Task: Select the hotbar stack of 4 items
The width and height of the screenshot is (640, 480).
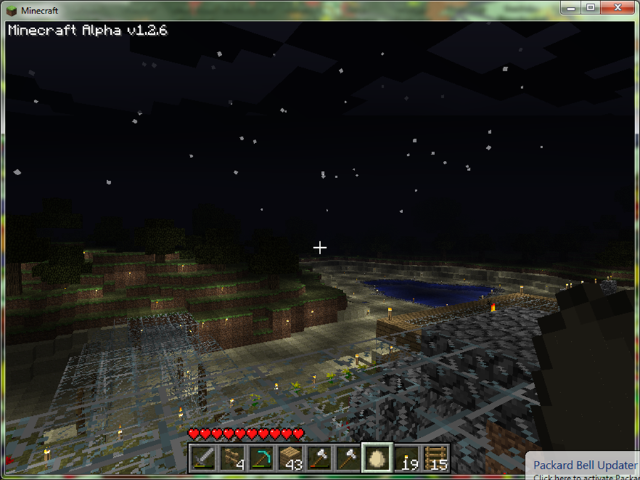Action: click(x=233, y=458)
